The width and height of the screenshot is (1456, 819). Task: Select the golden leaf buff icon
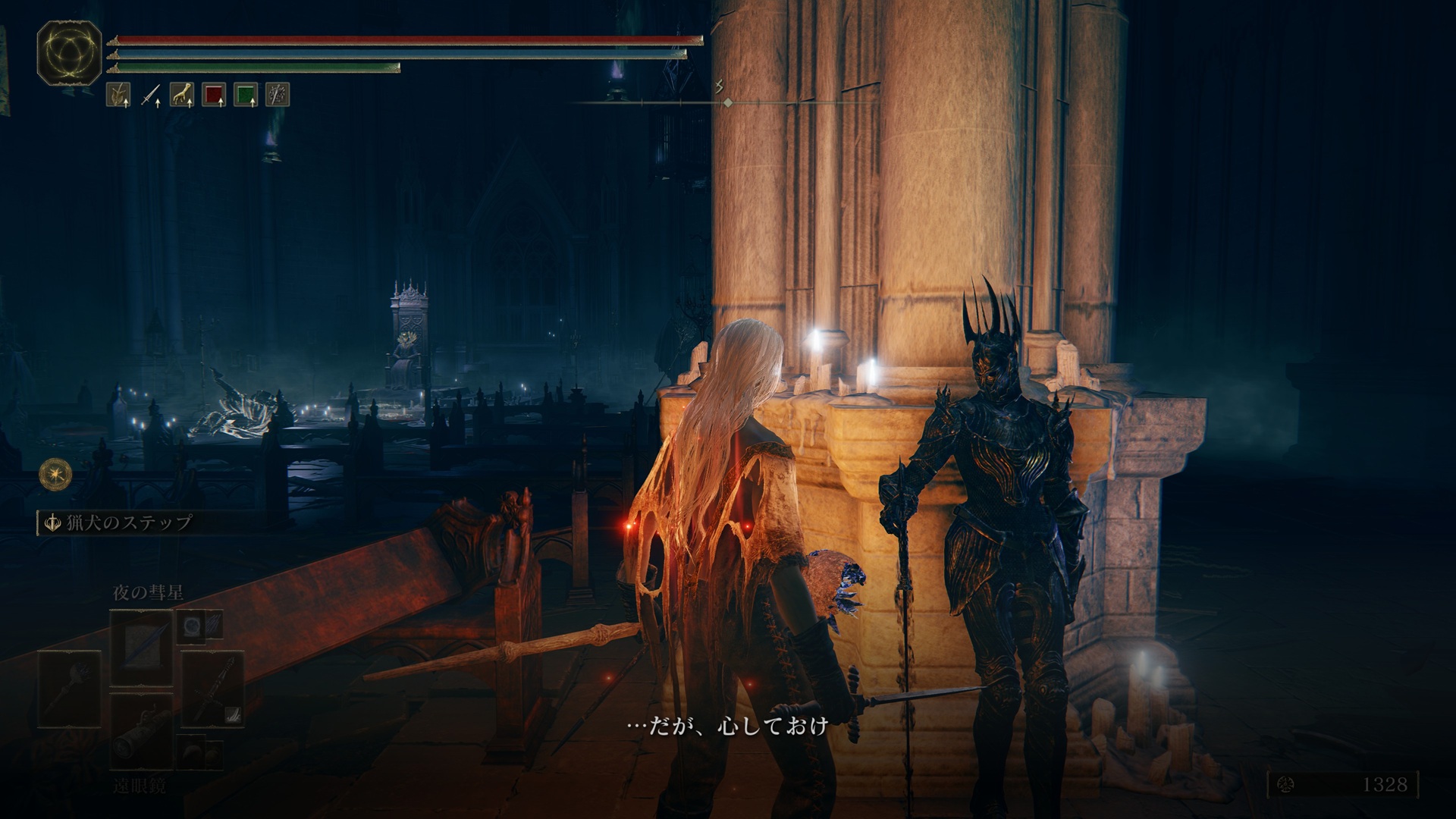coord(118,95)
